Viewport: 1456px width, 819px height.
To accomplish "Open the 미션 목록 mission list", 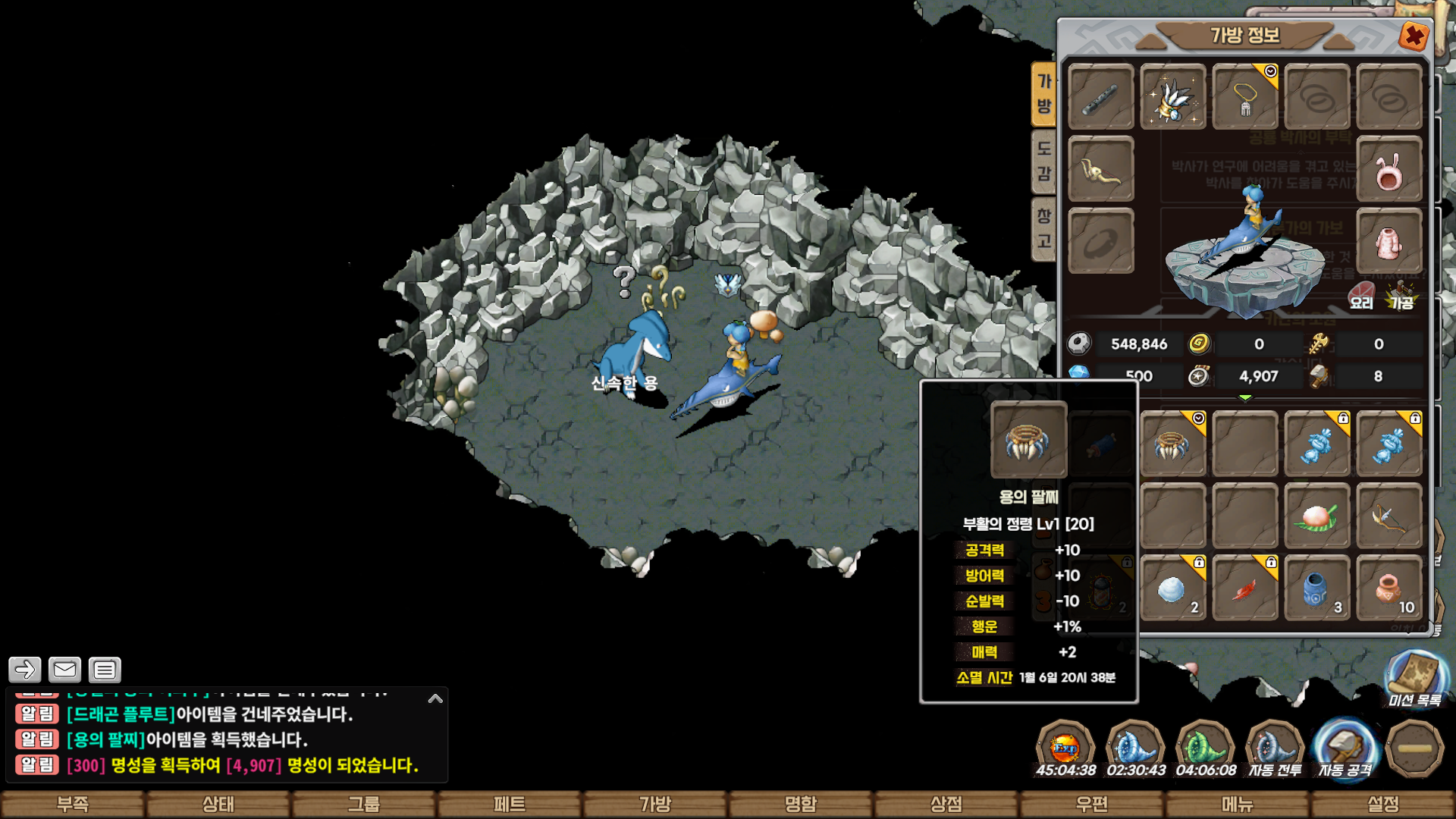I will [1415, 679].
